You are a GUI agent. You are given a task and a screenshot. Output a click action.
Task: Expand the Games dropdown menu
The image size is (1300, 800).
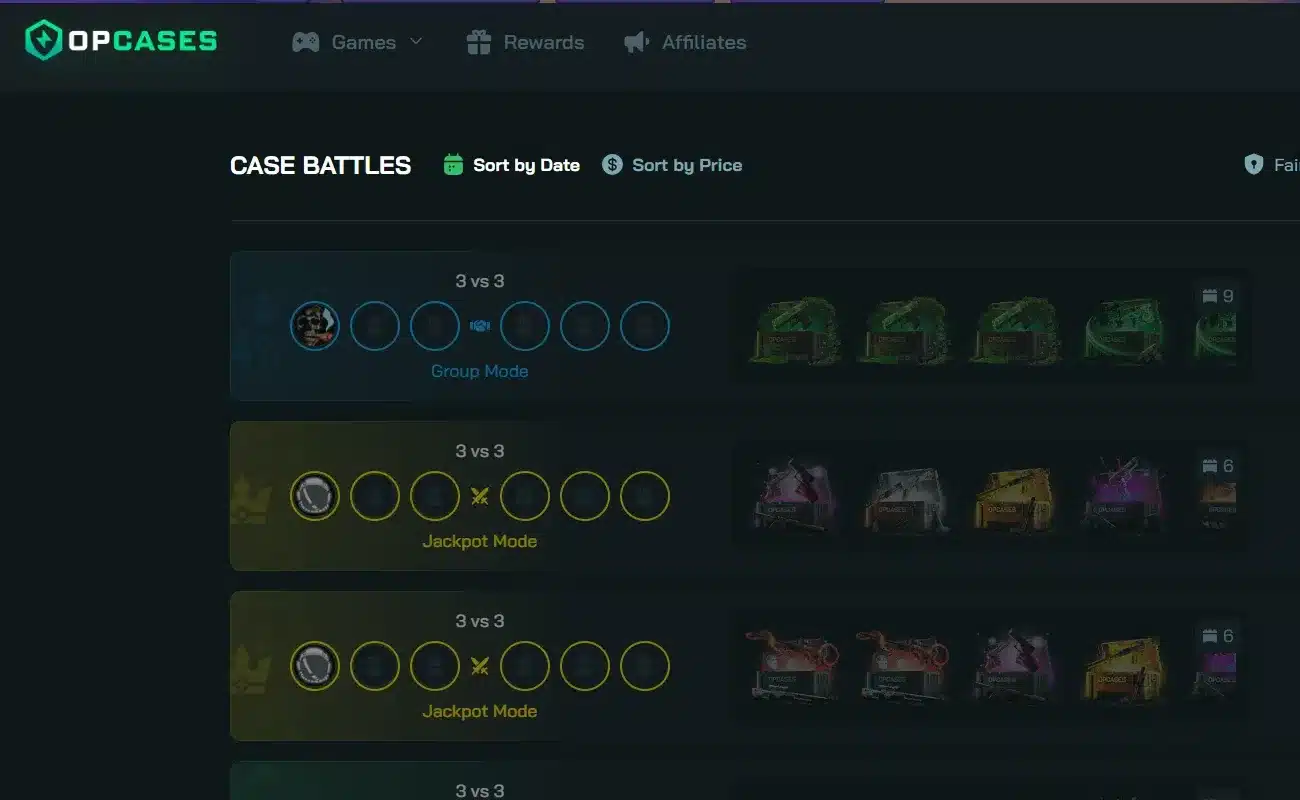tap(363, 41)
